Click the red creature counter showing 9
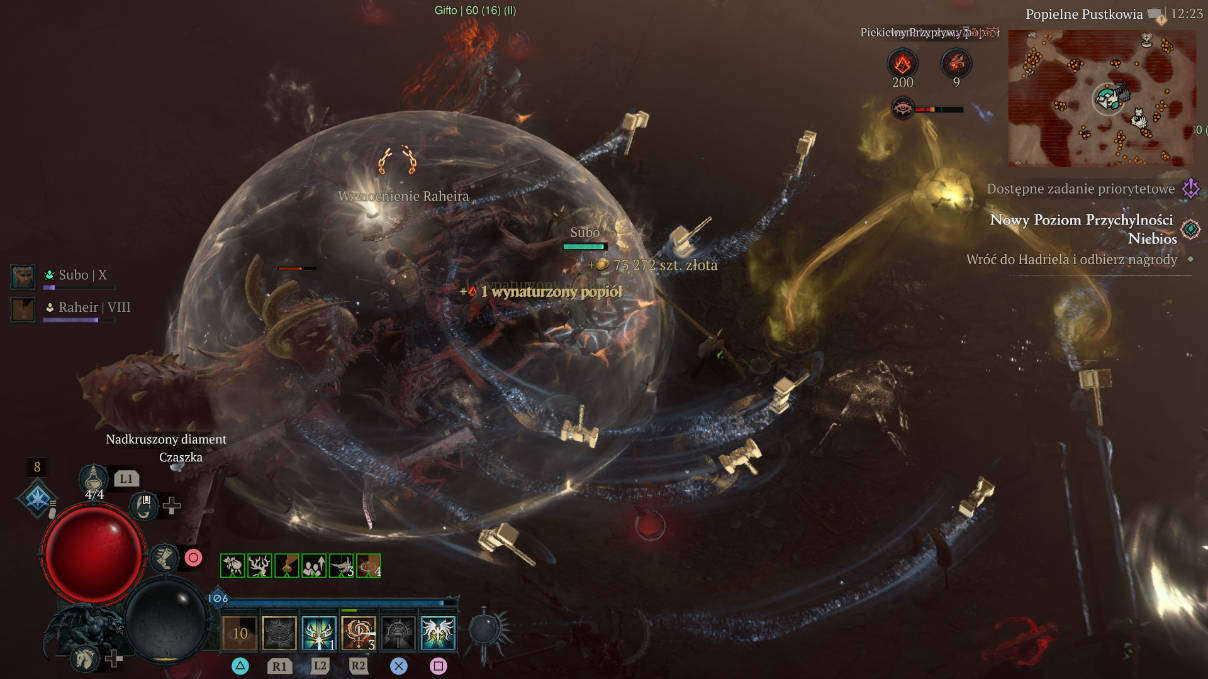1208x679 pixels. (x=956, y=64)
